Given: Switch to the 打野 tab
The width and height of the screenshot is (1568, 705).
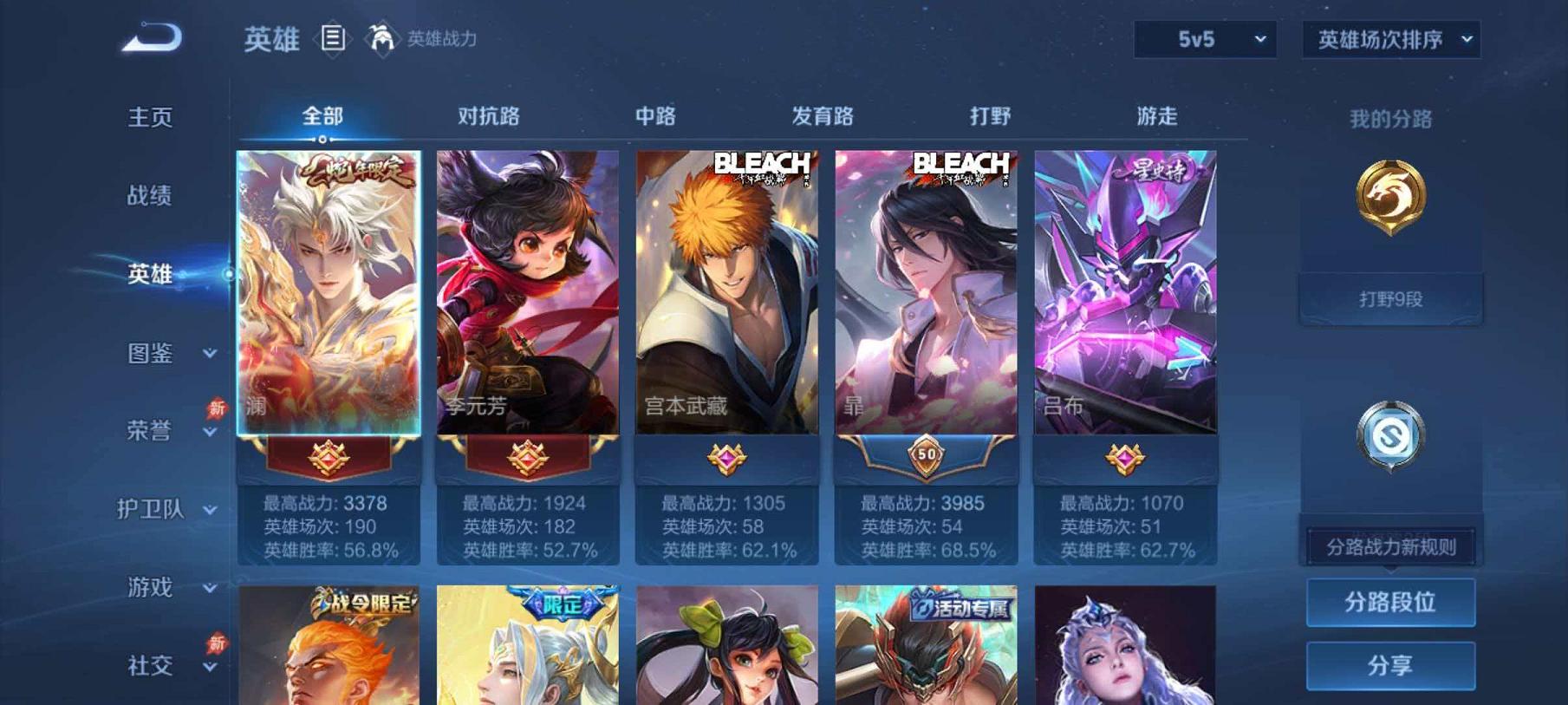Looking at the screenshot, I should click(990, 115).
